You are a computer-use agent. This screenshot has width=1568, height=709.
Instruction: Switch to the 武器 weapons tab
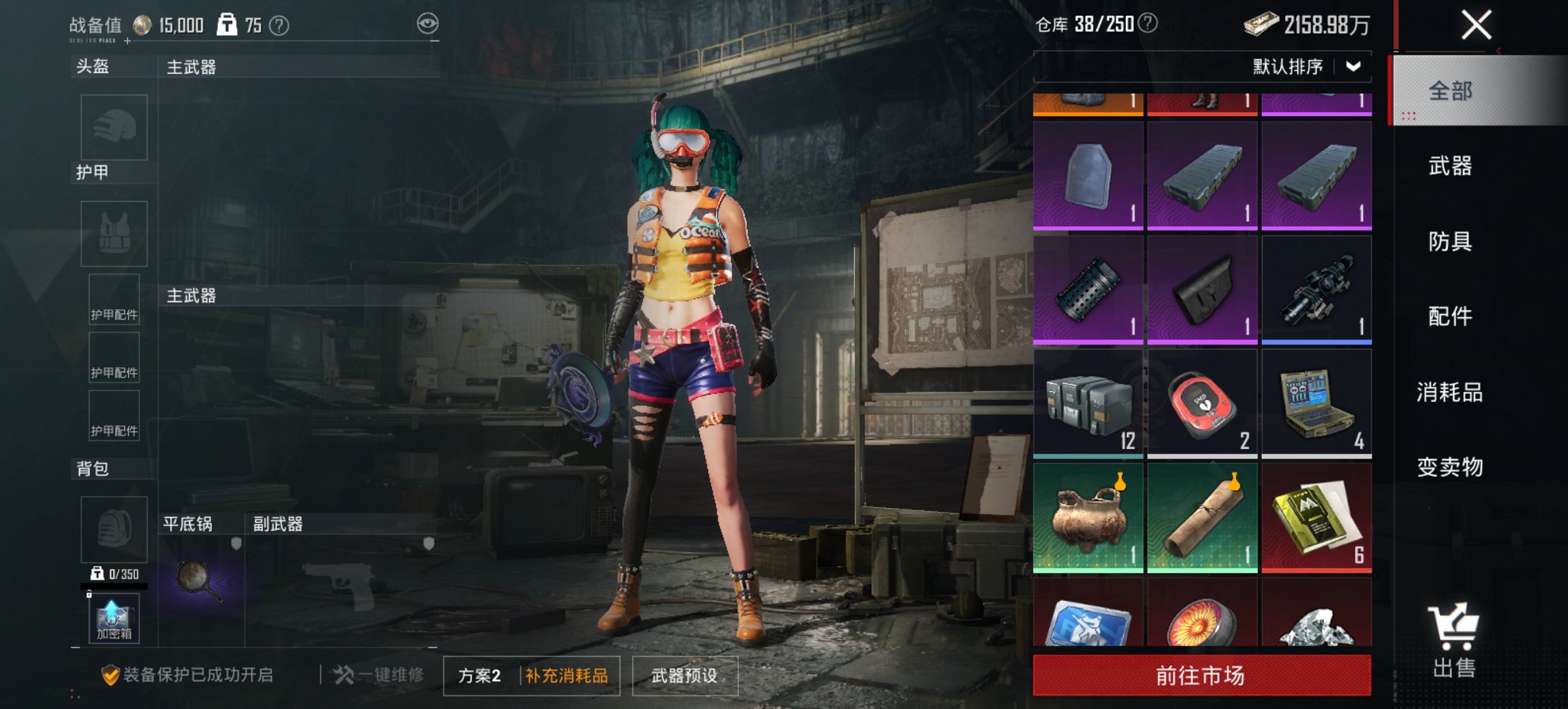coord(1450,166)
